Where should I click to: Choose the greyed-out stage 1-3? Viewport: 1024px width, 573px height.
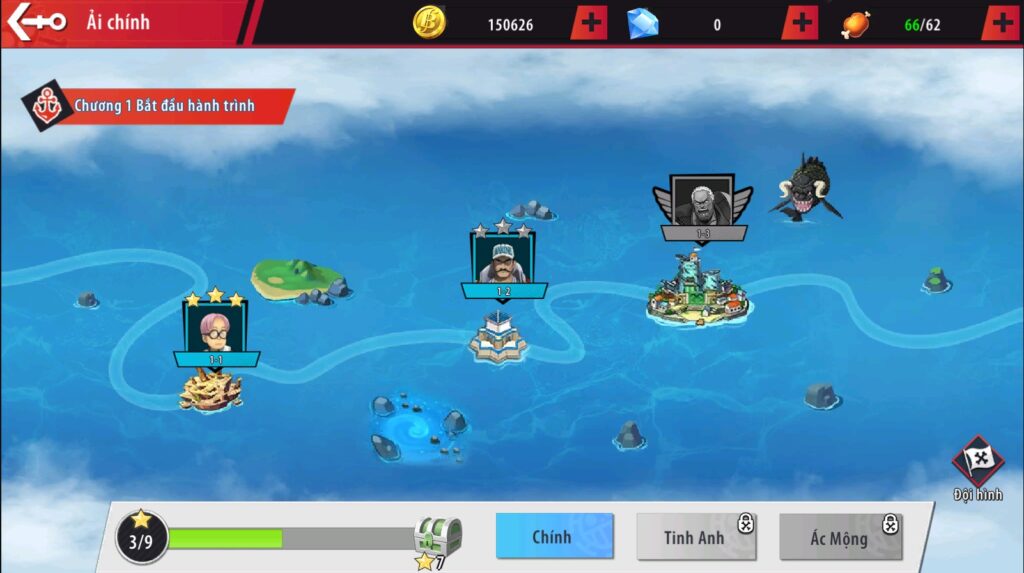tap(703, 205)
